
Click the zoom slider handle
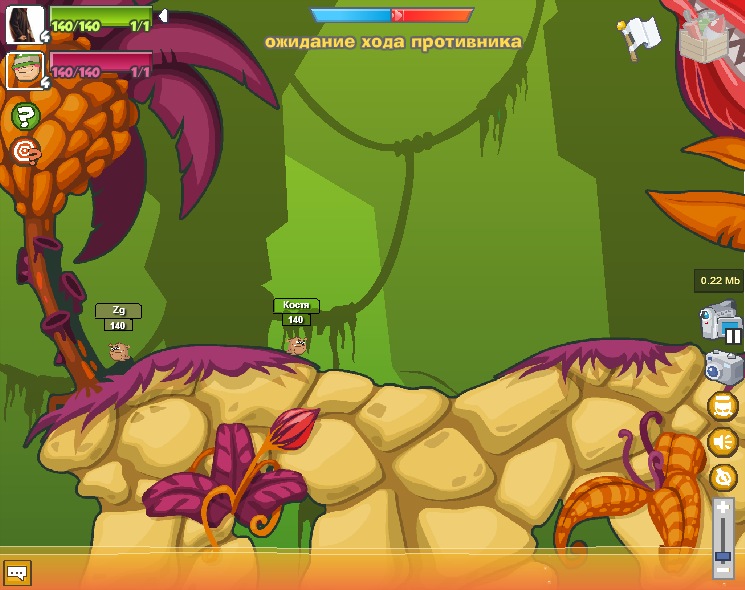click(x=723, y=555)
